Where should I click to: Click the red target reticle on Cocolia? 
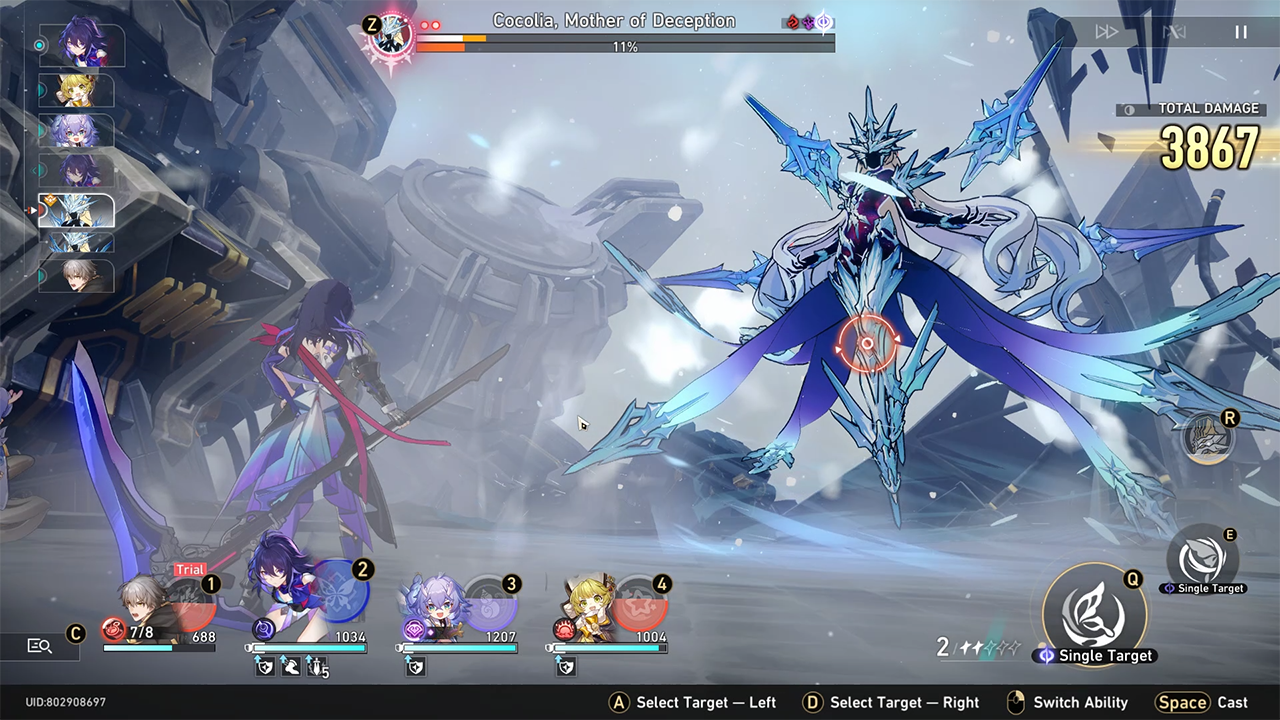pyautogui.click(x=867, y=344)
